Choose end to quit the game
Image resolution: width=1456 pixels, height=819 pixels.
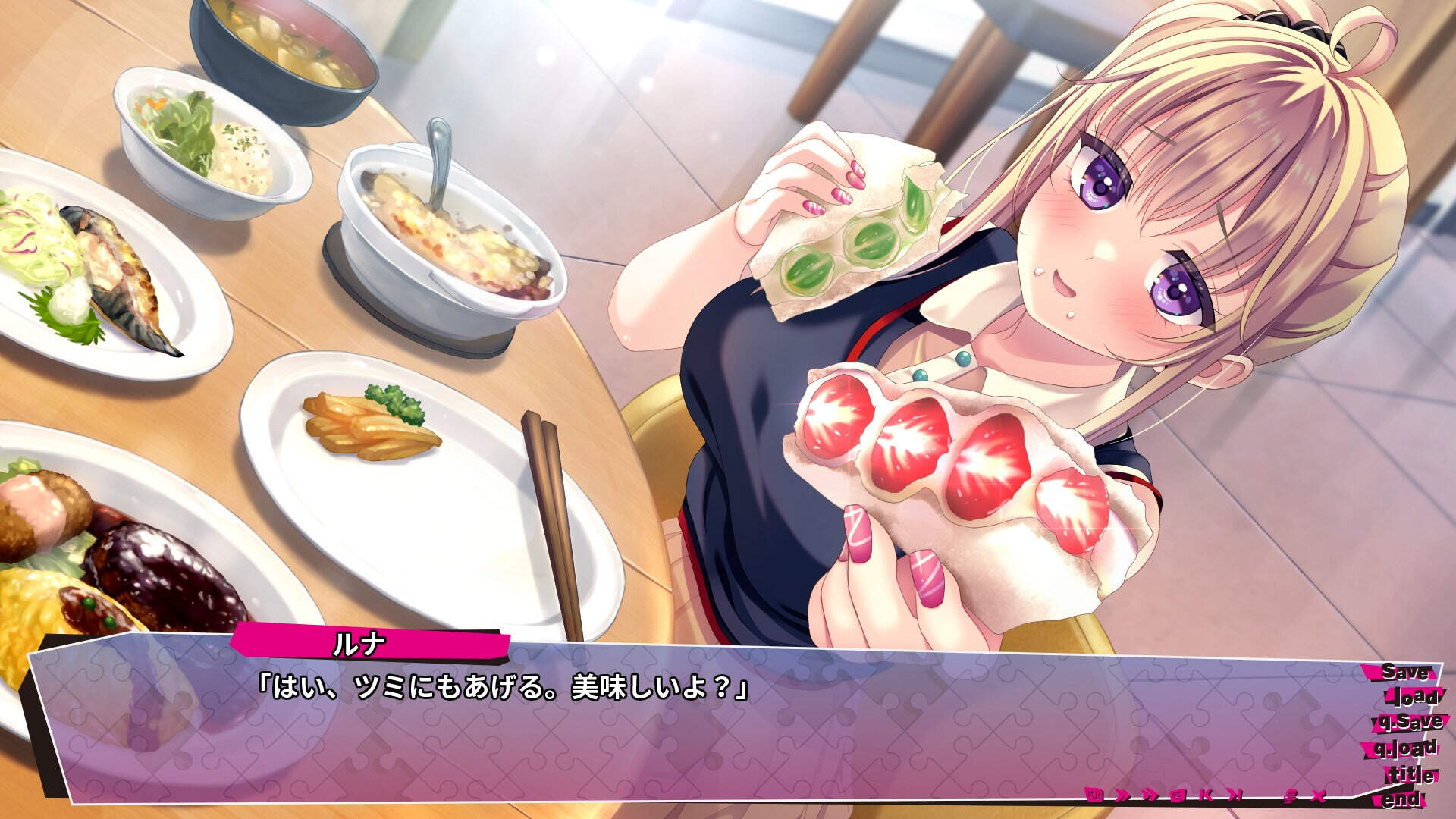pos(1401,799)
